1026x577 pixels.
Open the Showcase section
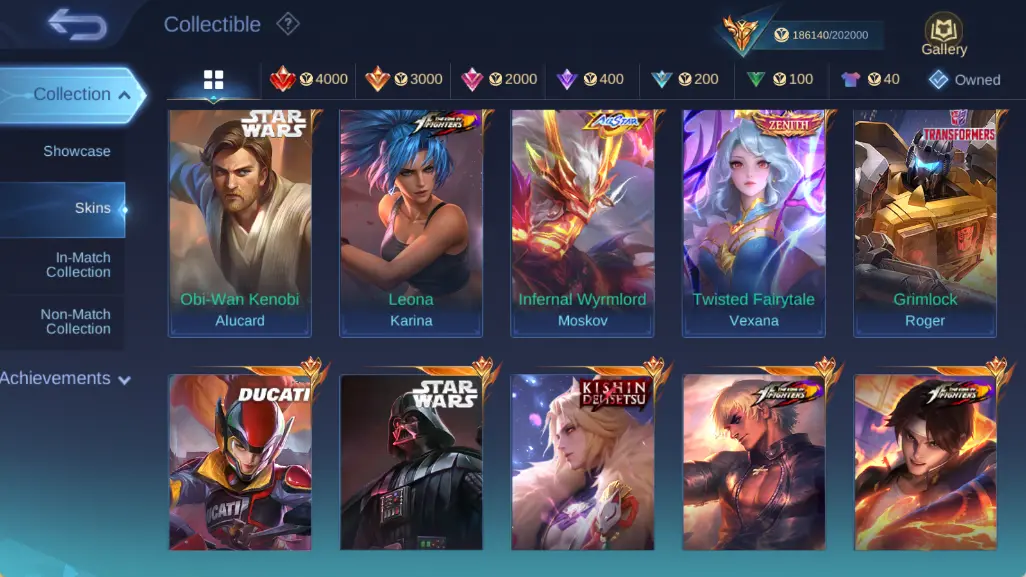tap(76, 151)
